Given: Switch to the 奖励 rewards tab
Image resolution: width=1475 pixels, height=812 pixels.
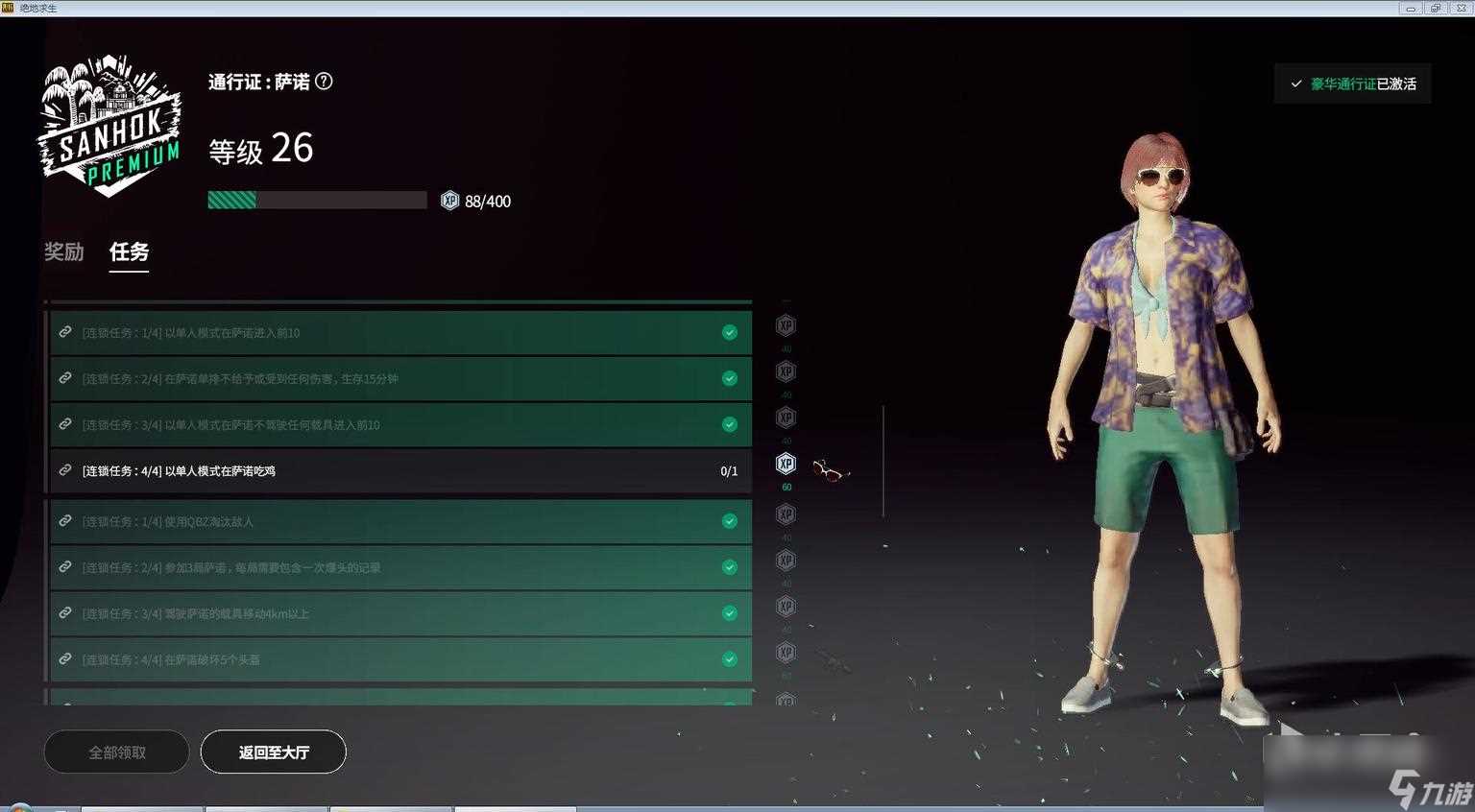Looking at the screenshot, I should (x=64, y=251).
